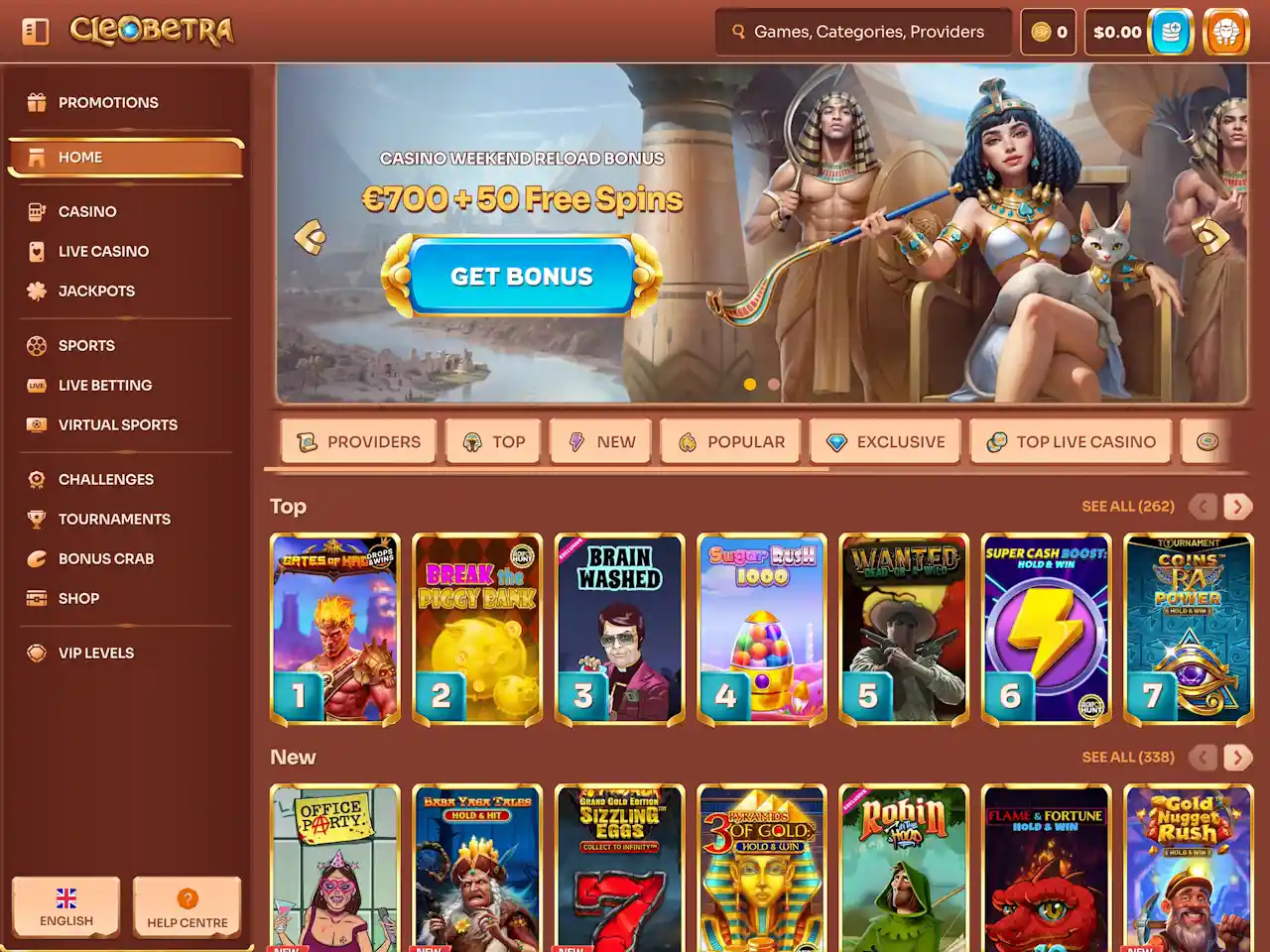Viewport: 1270px width, 952px height.
Task: Visit the Bonus Crab page
Action: [105, 558]
